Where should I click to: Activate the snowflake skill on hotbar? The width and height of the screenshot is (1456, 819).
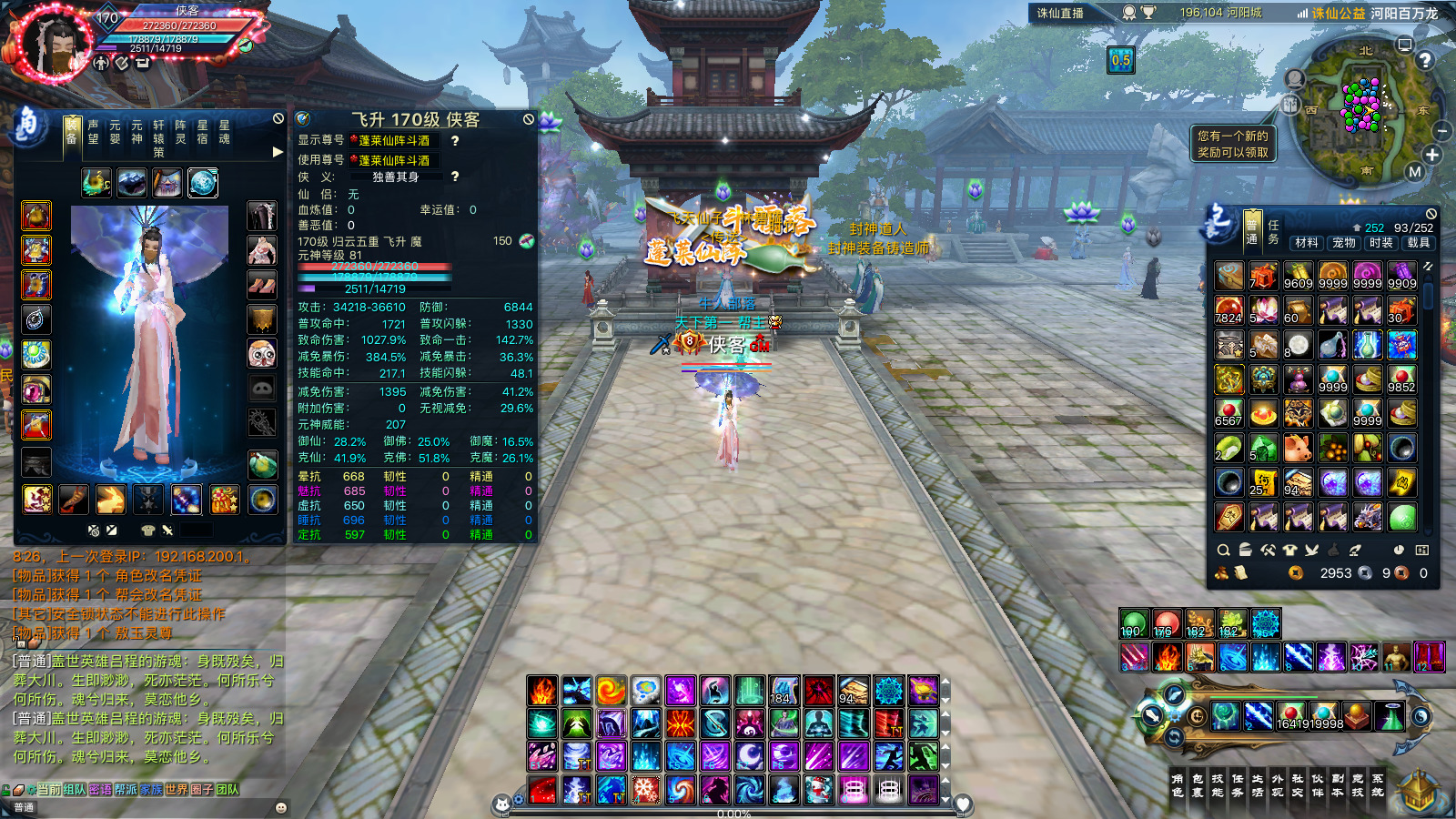coord(646,789)
